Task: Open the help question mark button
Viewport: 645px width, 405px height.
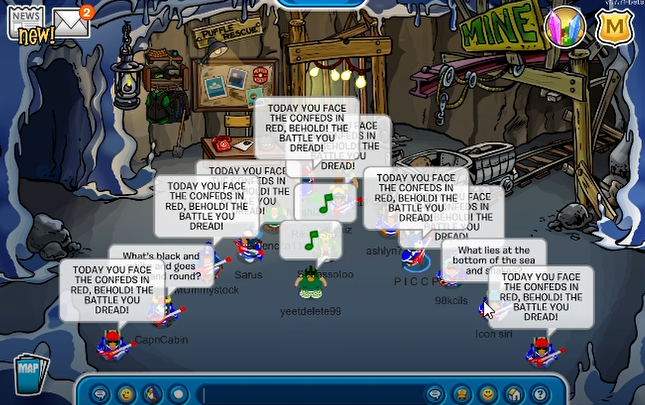Action: 539,392
